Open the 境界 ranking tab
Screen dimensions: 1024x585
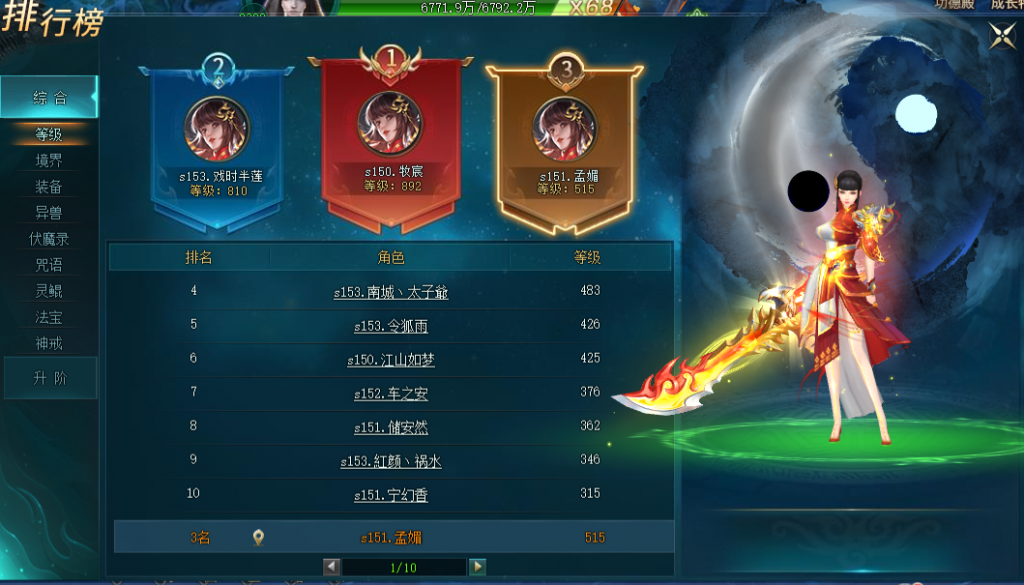(x=49, y=160)
